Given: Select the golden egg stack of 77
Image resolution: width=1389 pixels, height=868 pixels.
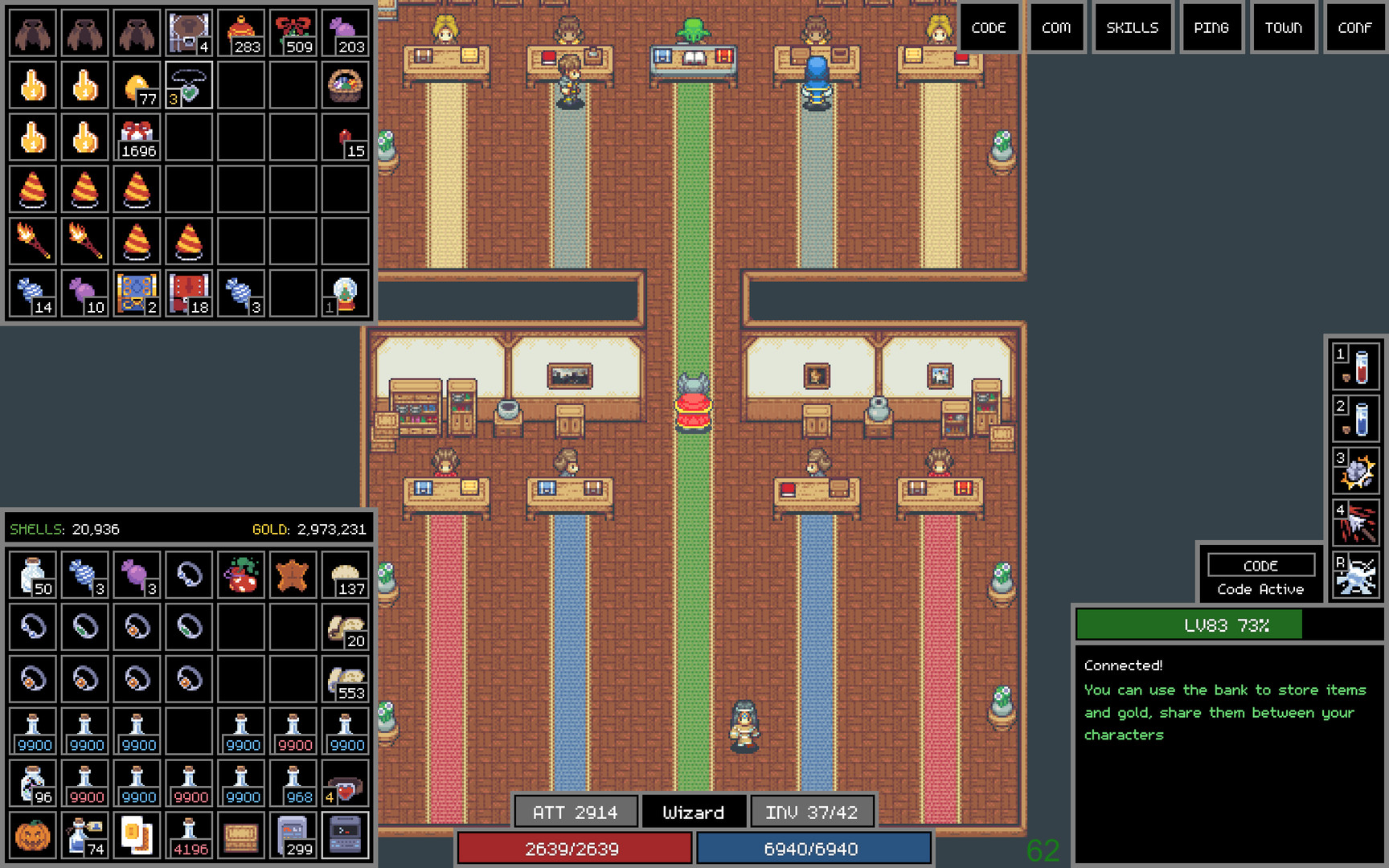Looking at the screenshot, I should [136, 84].
